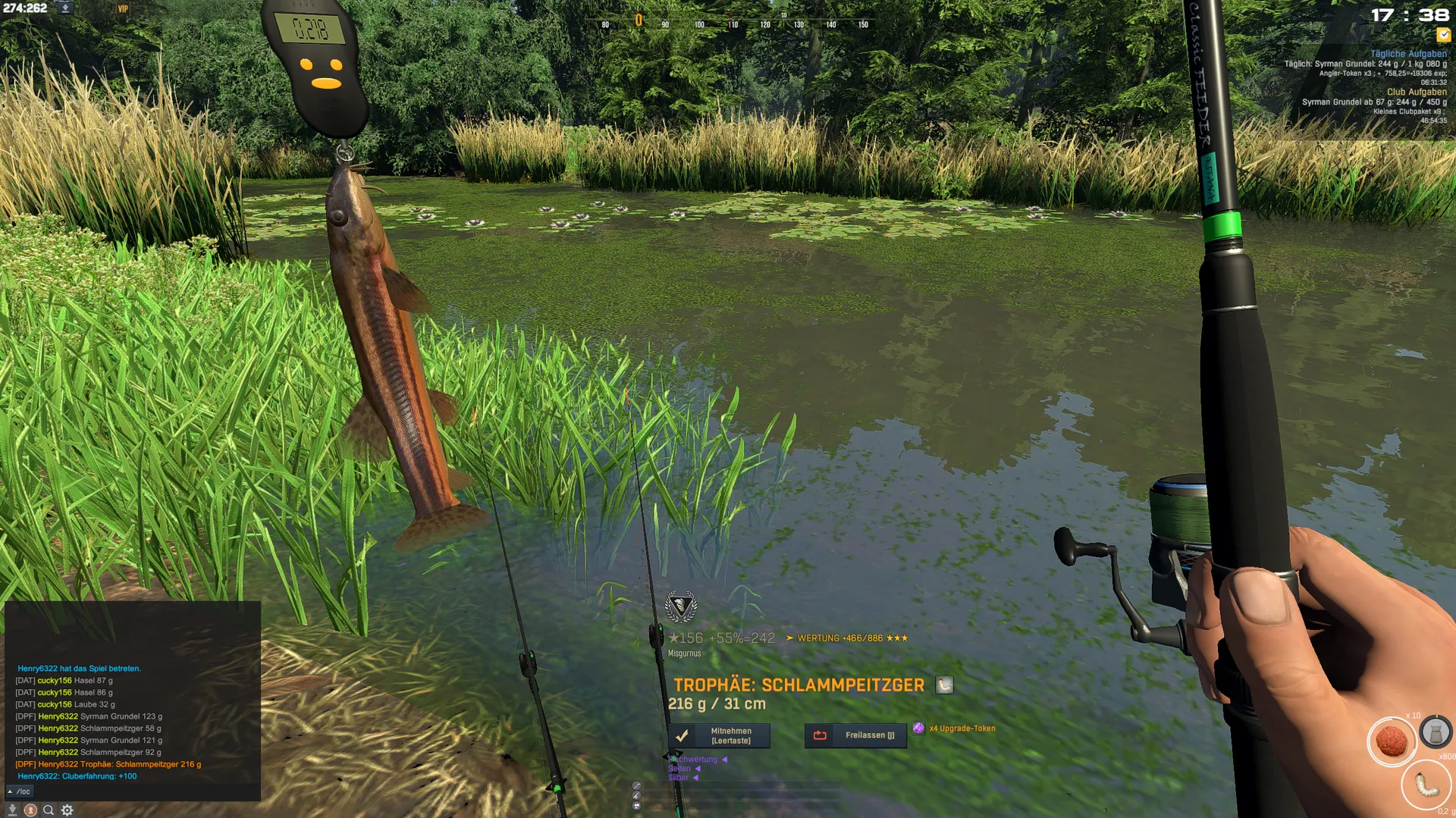Select the white maggot bait slot
This screenshot has width=1456, height=818.
(1426, 785)
